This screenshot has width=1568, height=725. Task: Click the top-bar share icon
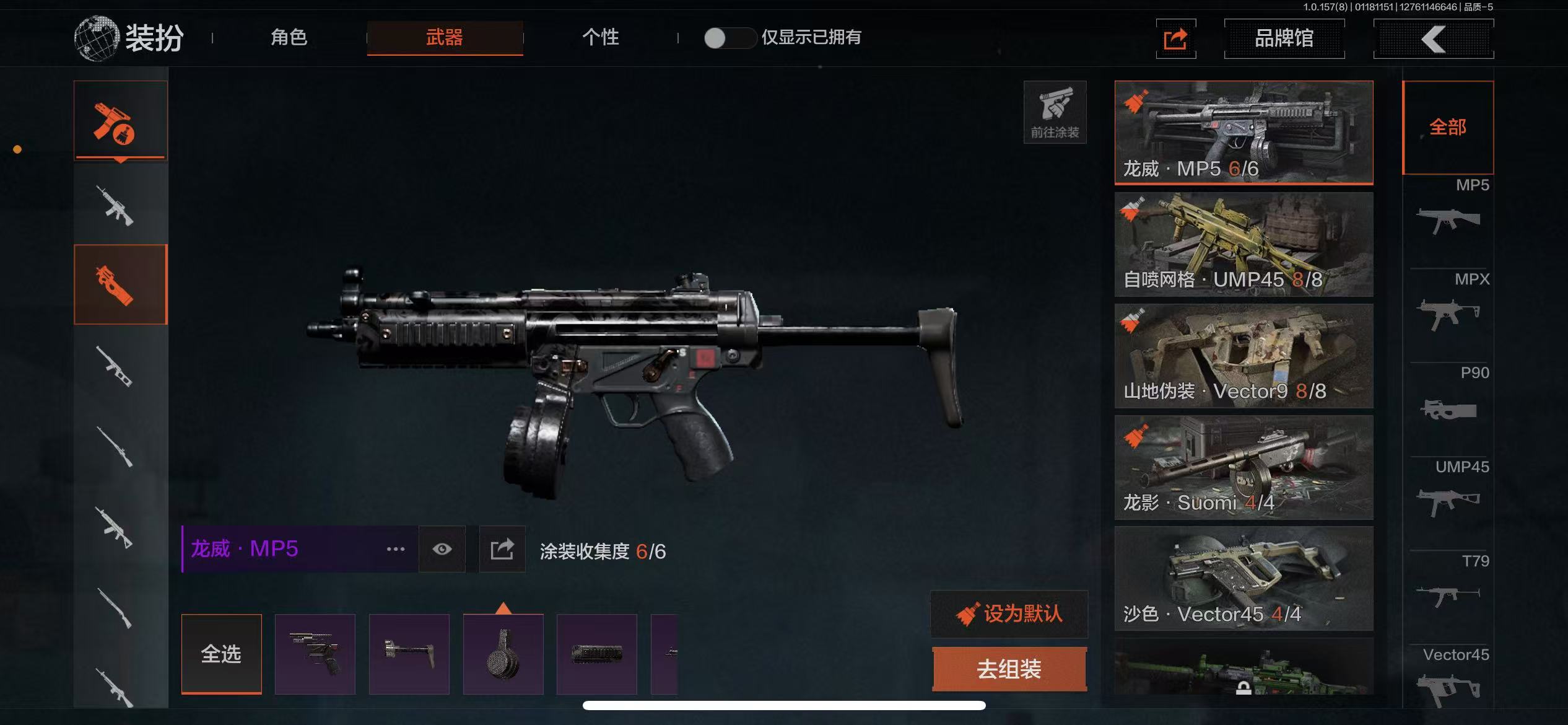[1175, 39]
